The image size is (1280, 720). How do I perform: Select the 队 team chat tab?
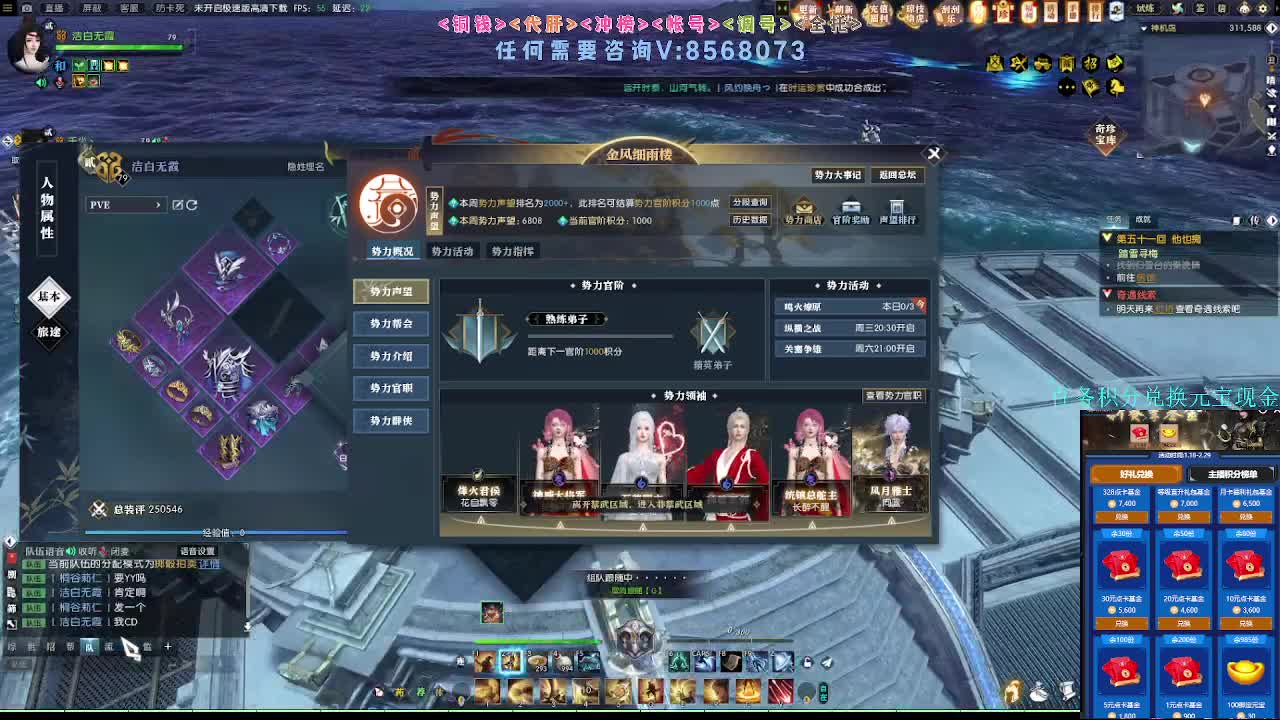click(x=90, y=648)
